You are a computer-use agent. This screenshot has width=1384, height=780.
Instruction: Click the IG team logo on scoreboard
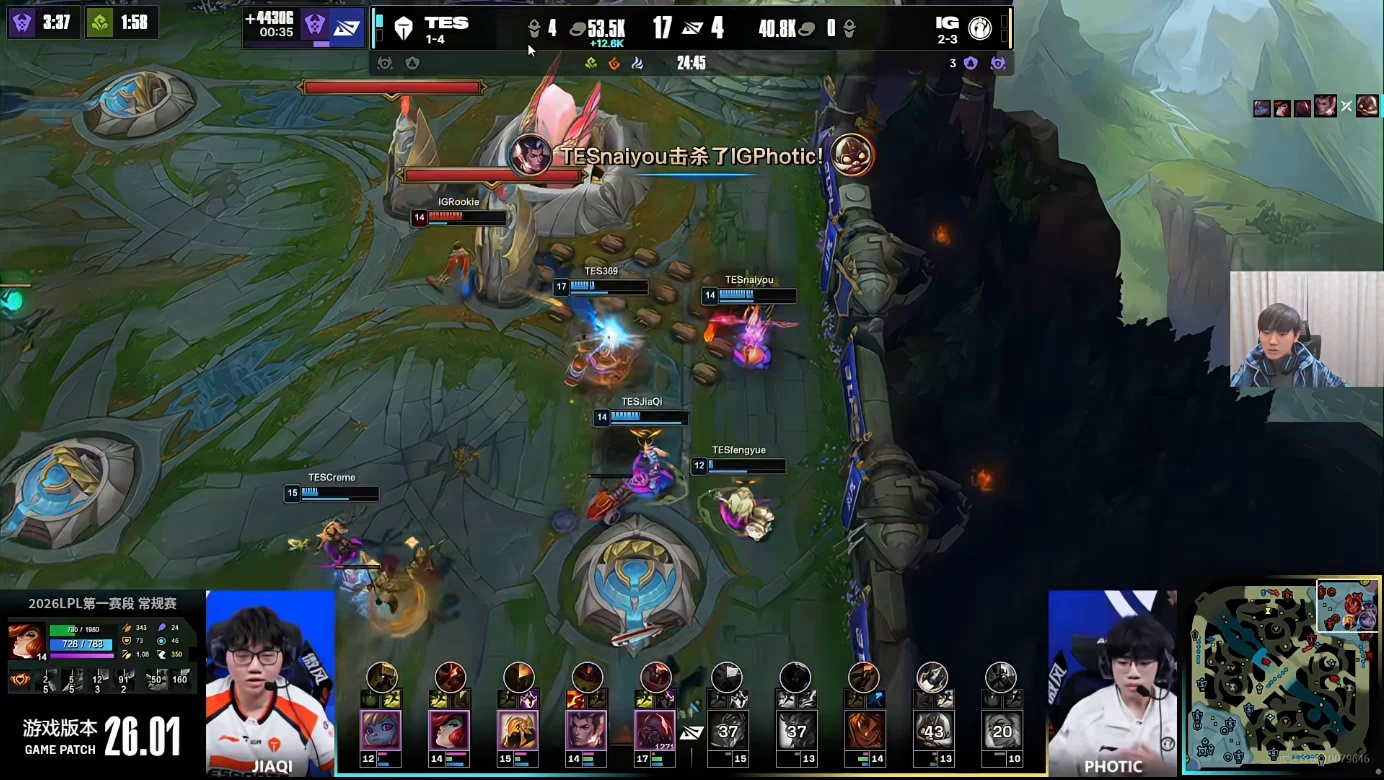click(980, 28)
